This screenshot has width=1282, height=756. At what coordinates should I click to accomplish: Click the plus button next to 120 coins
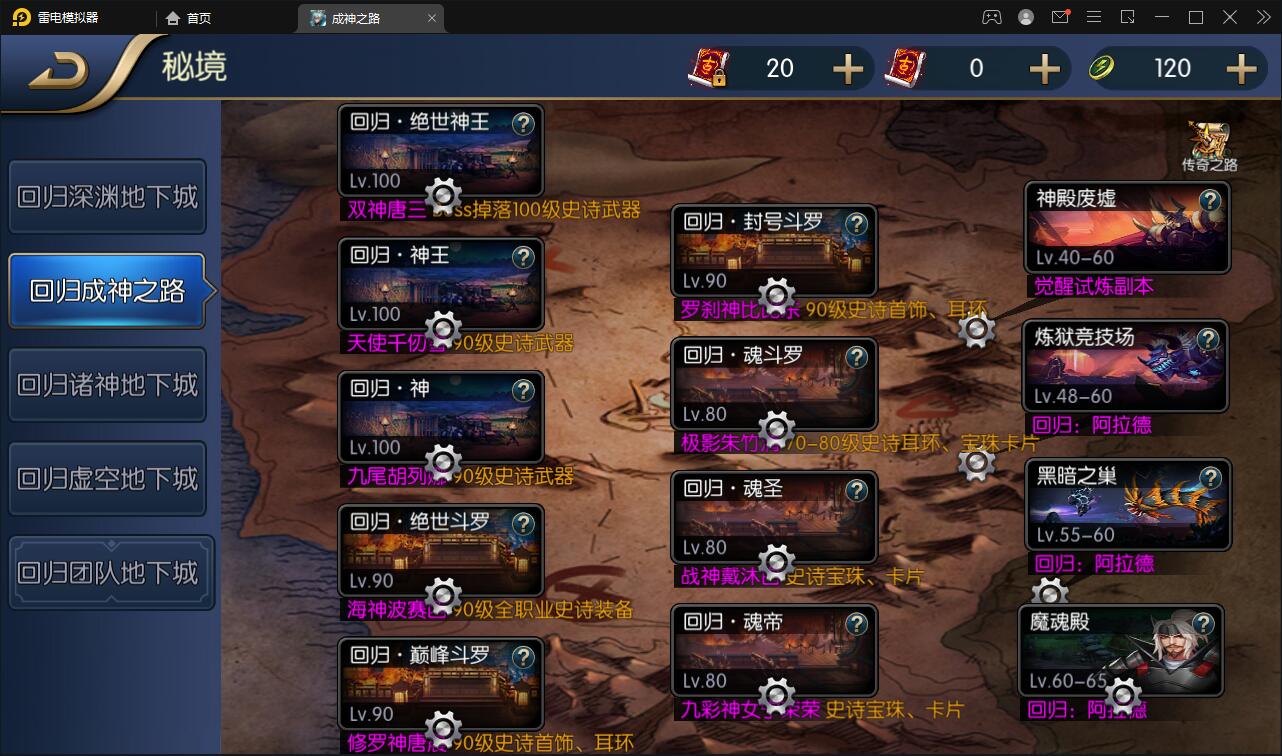click(x=1239, y=69)
